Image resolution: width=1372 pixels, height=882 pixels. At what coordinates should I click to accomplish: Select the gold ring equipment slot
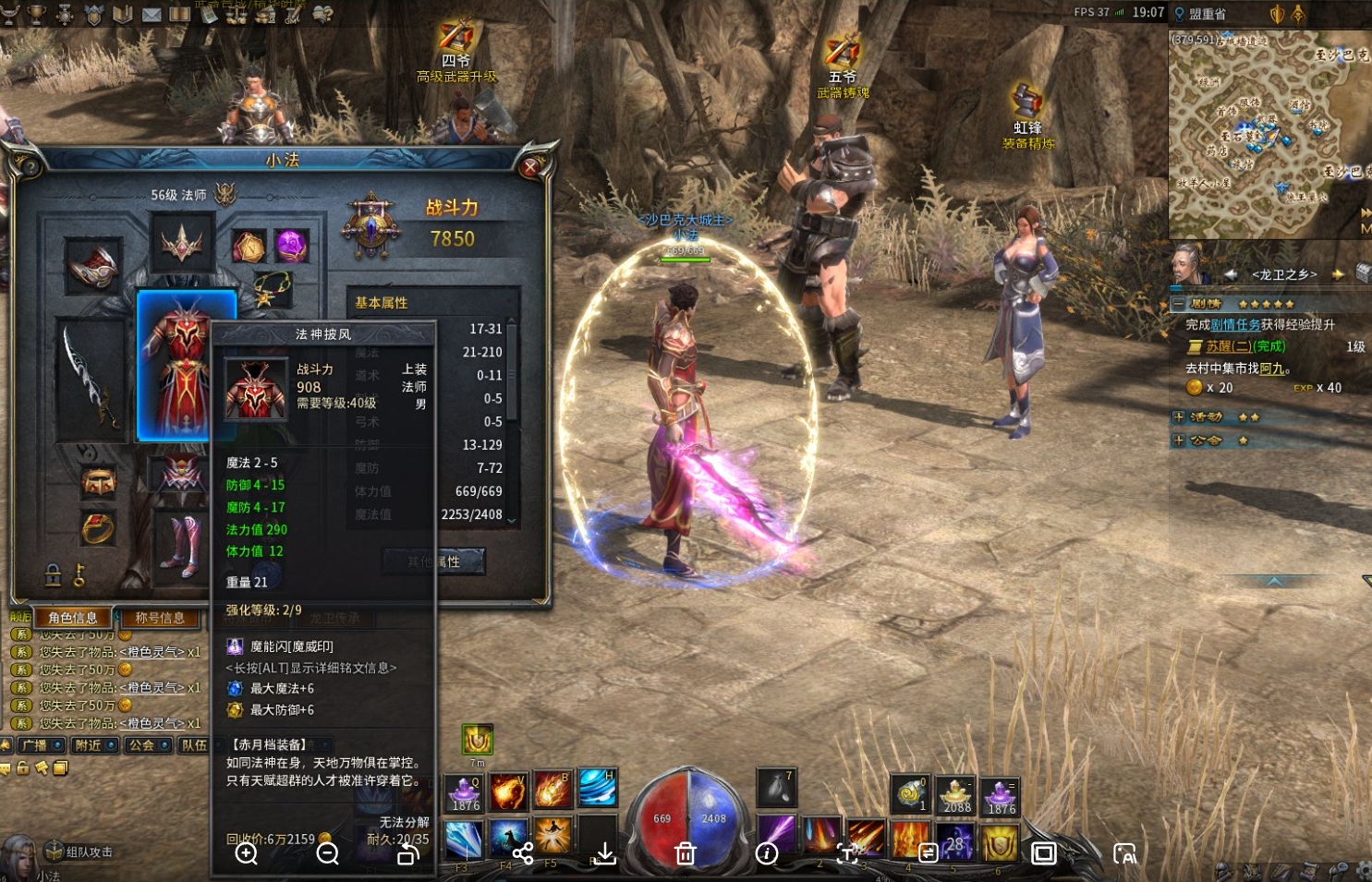coord(98,528)
